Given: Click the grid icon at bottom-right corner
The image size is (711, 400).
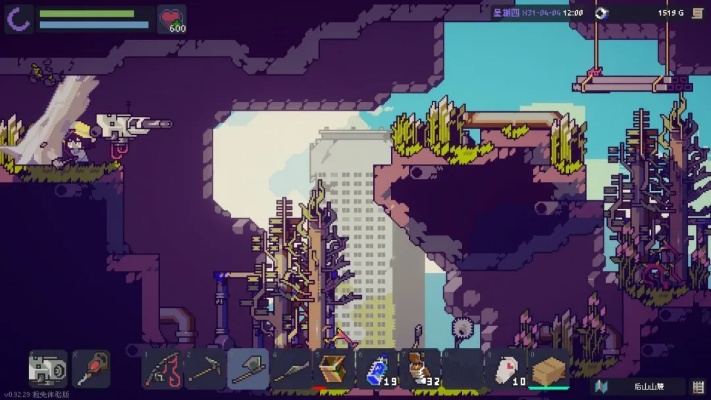Looking at the screenshot, I should [x=698, y=385].
